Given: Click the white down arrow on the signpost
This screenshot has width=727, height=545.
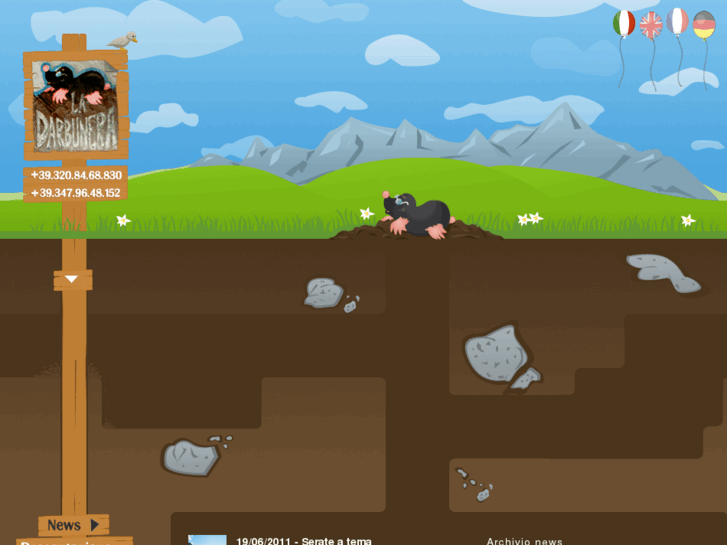Looking at the screenshot, I should tap(72, 280).
